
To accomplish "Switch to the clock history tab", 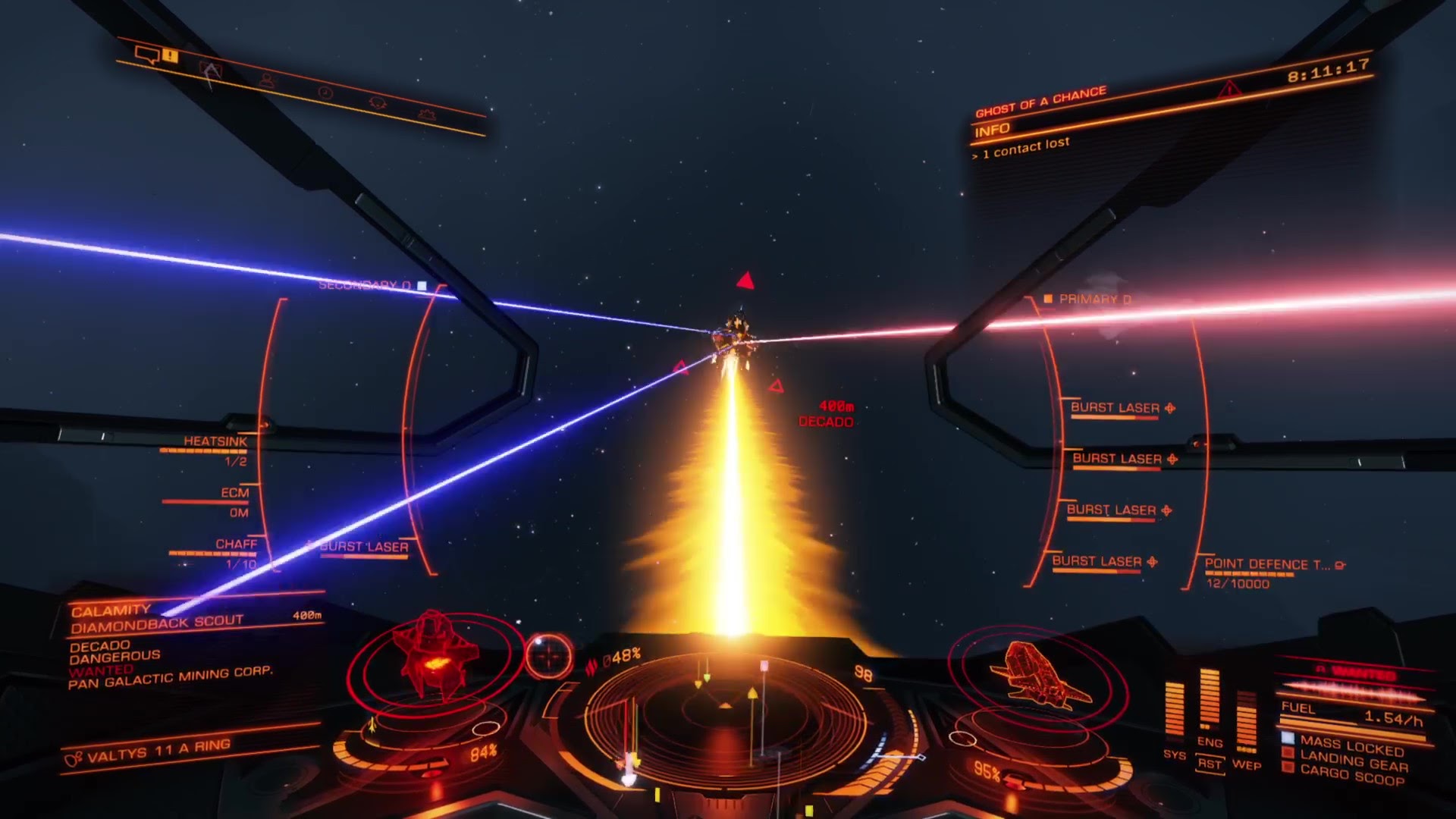I will pos(325,93).
